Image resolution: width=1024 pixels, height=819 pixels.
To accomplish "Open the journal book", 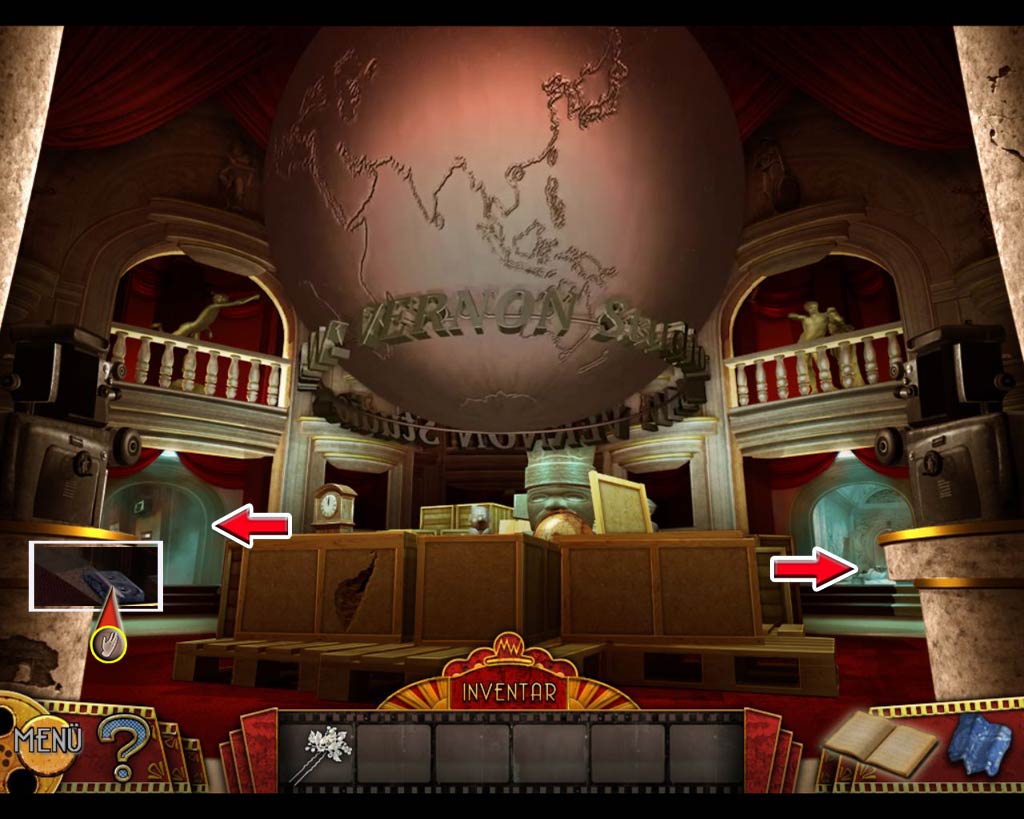I will (x=880, y=743).
